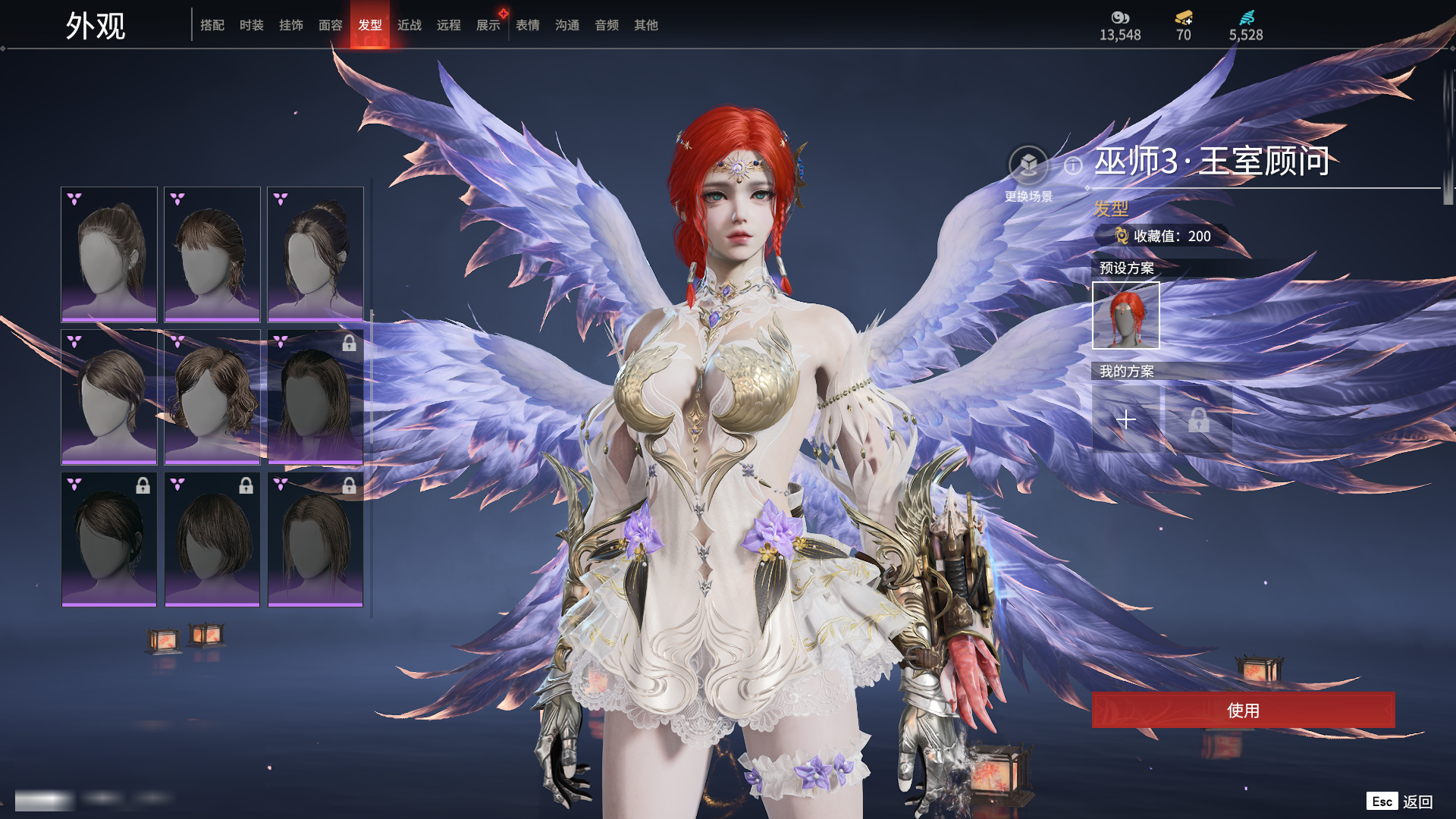Switch to the 远程 tab
1456x819 pixels.
coord(449,25)
